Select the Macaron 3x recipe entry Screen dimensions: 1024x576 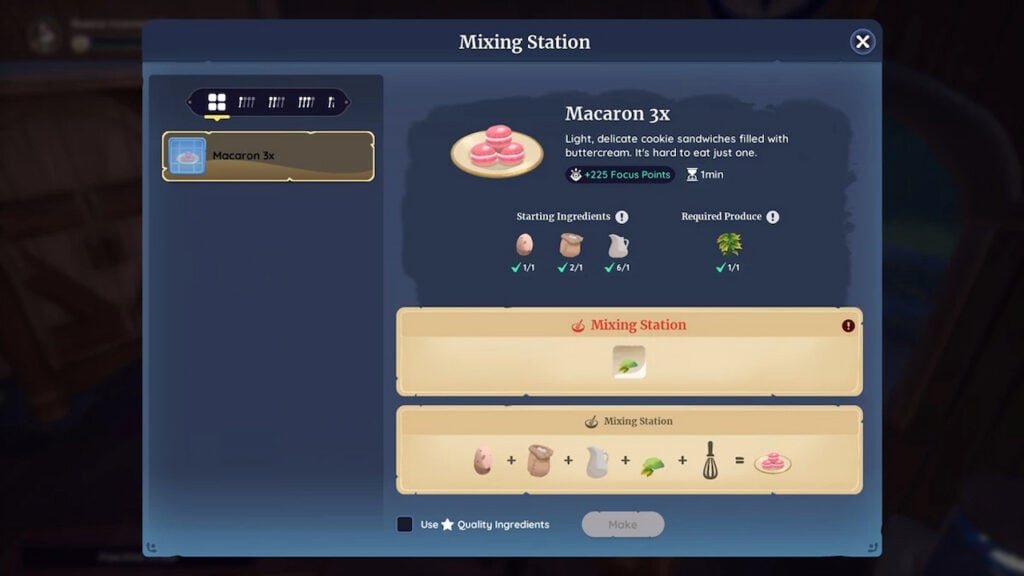(268, 156)
